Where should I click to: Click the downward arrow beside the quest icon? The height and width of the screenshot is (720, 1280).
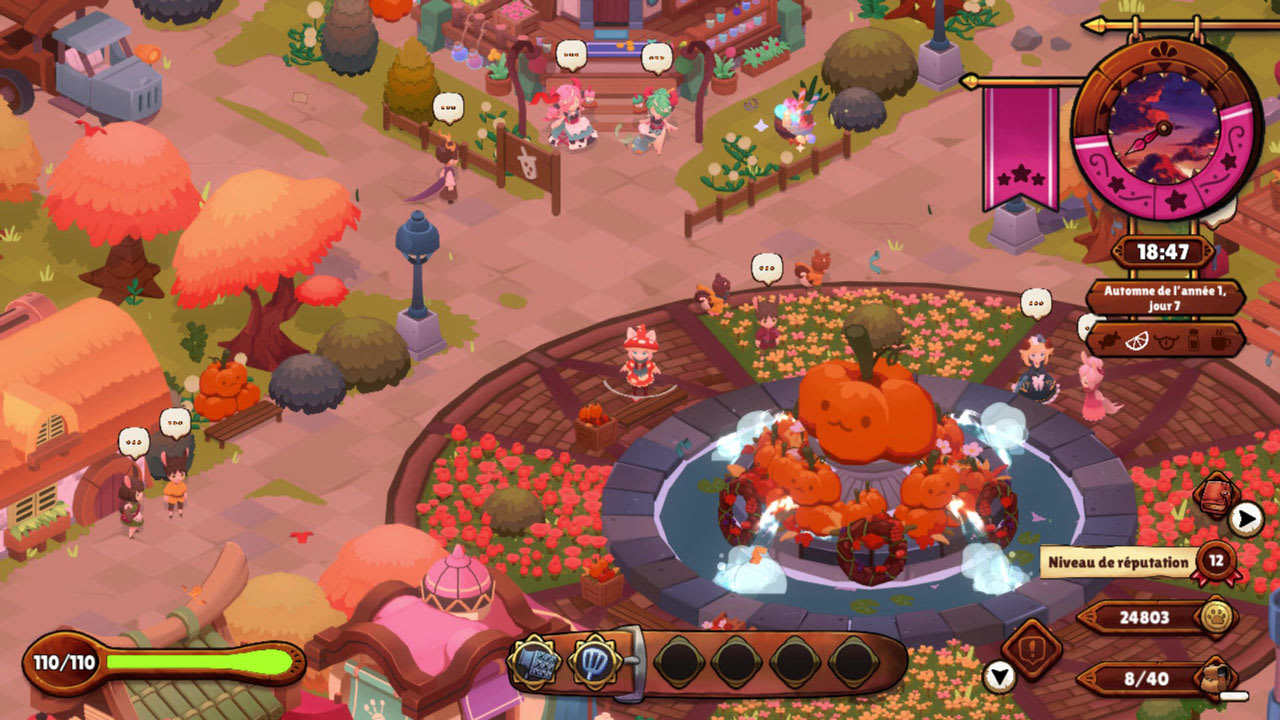(1000, 677)
